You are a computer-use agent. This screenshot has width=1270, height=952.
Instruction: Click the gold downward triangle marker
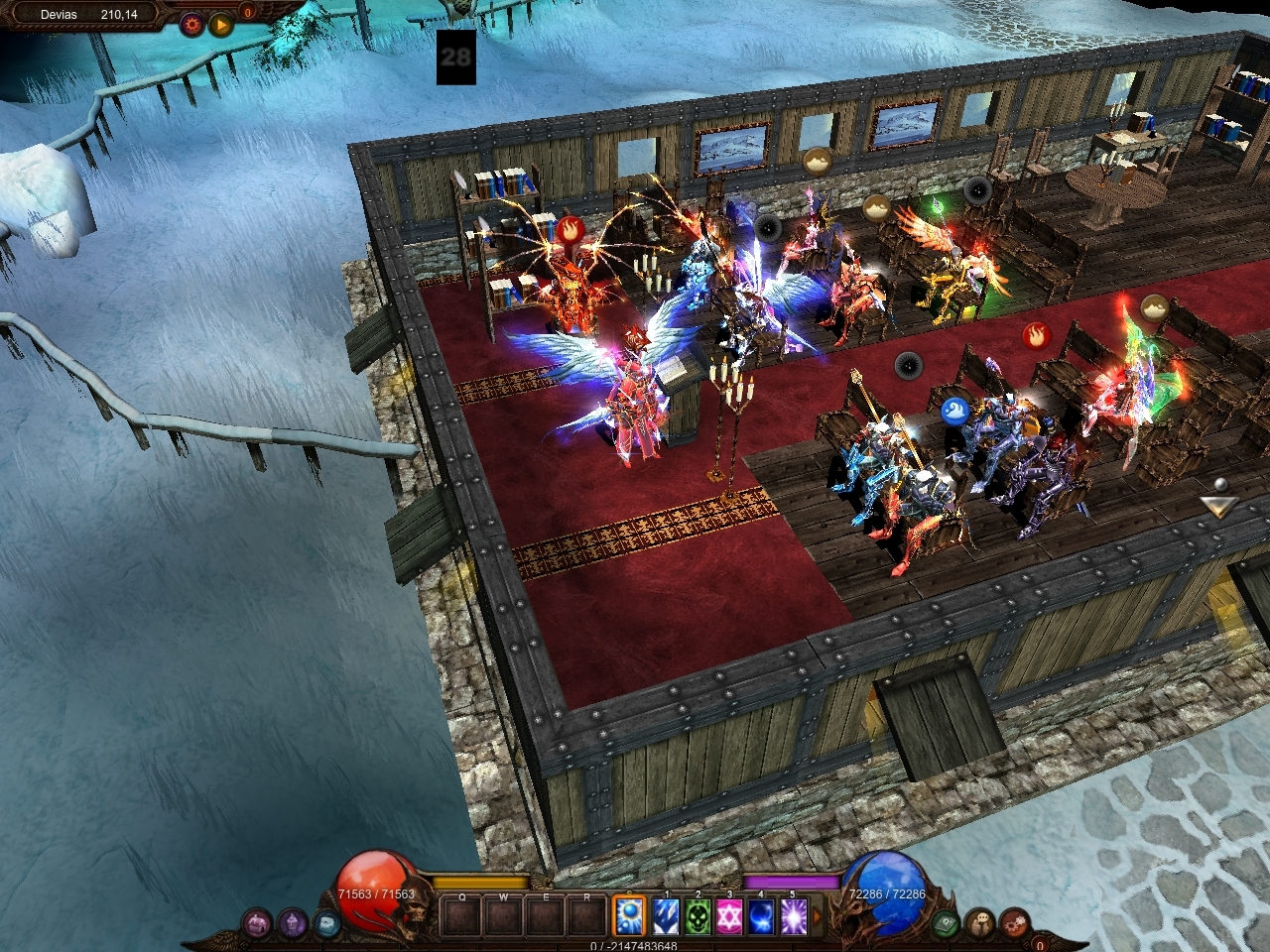click(1218, 506)
